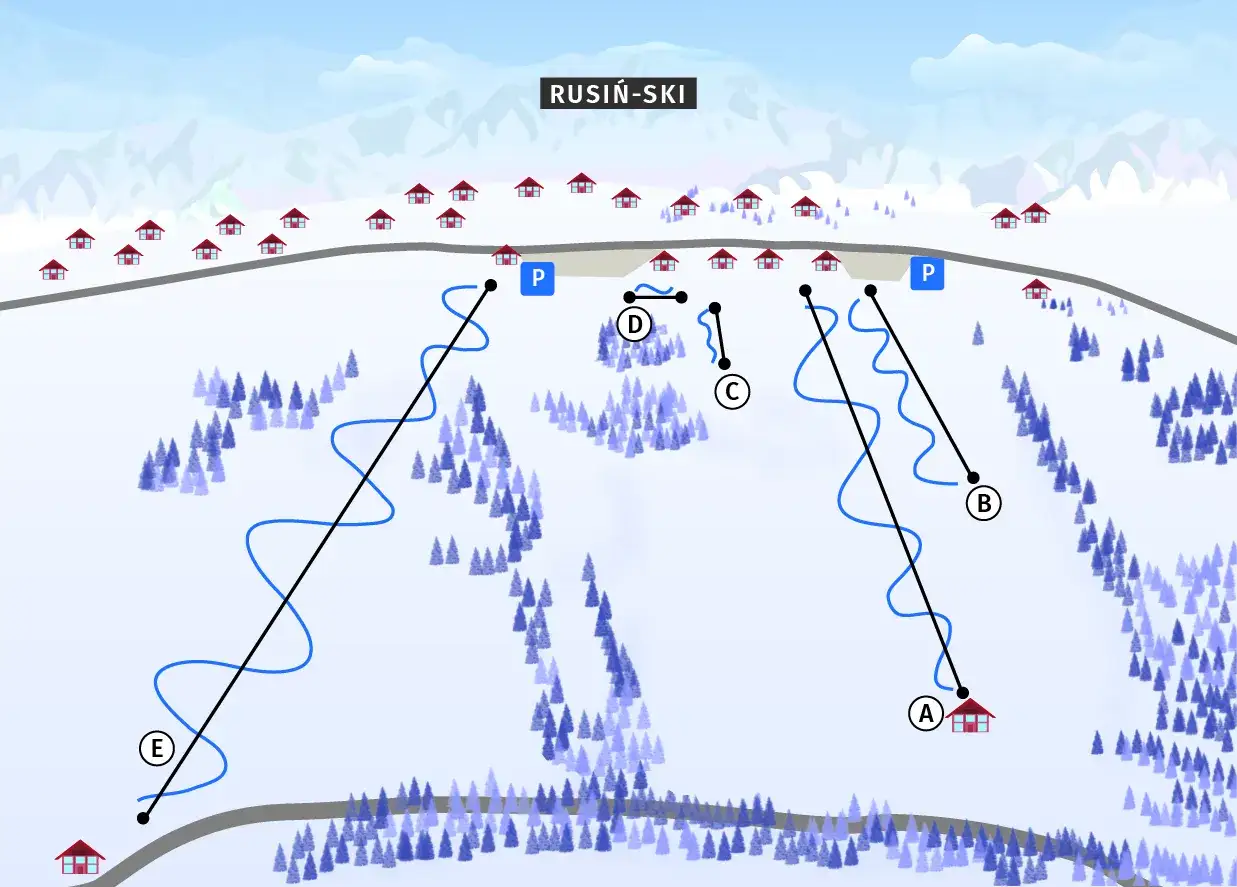This screenshot has width=1237, height=887.
Task: Select the circled E lift marker
Action: 156,748
